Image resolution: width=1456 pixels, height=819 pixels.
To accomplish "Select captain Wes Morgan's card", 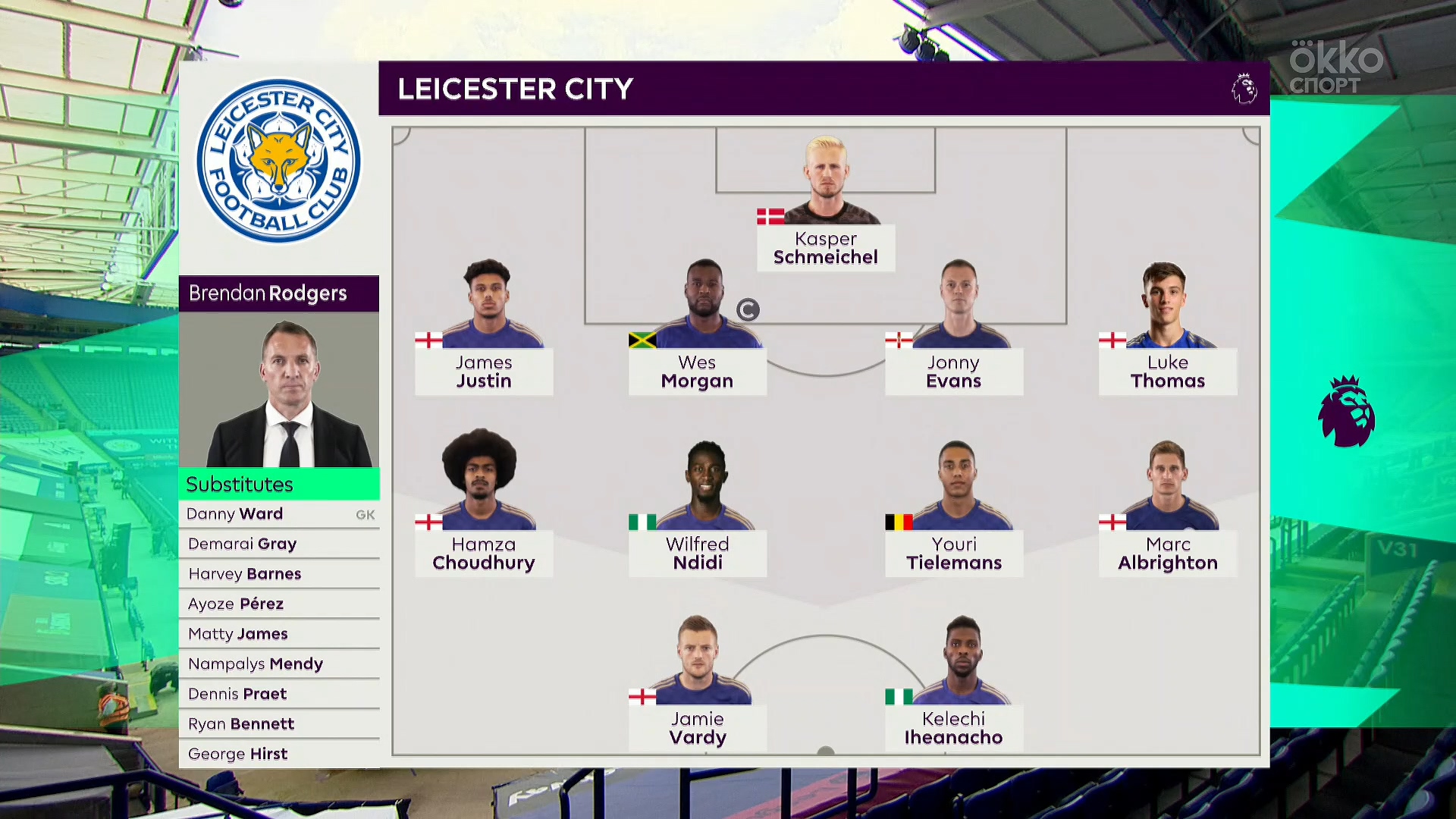I will coord(697,372).
